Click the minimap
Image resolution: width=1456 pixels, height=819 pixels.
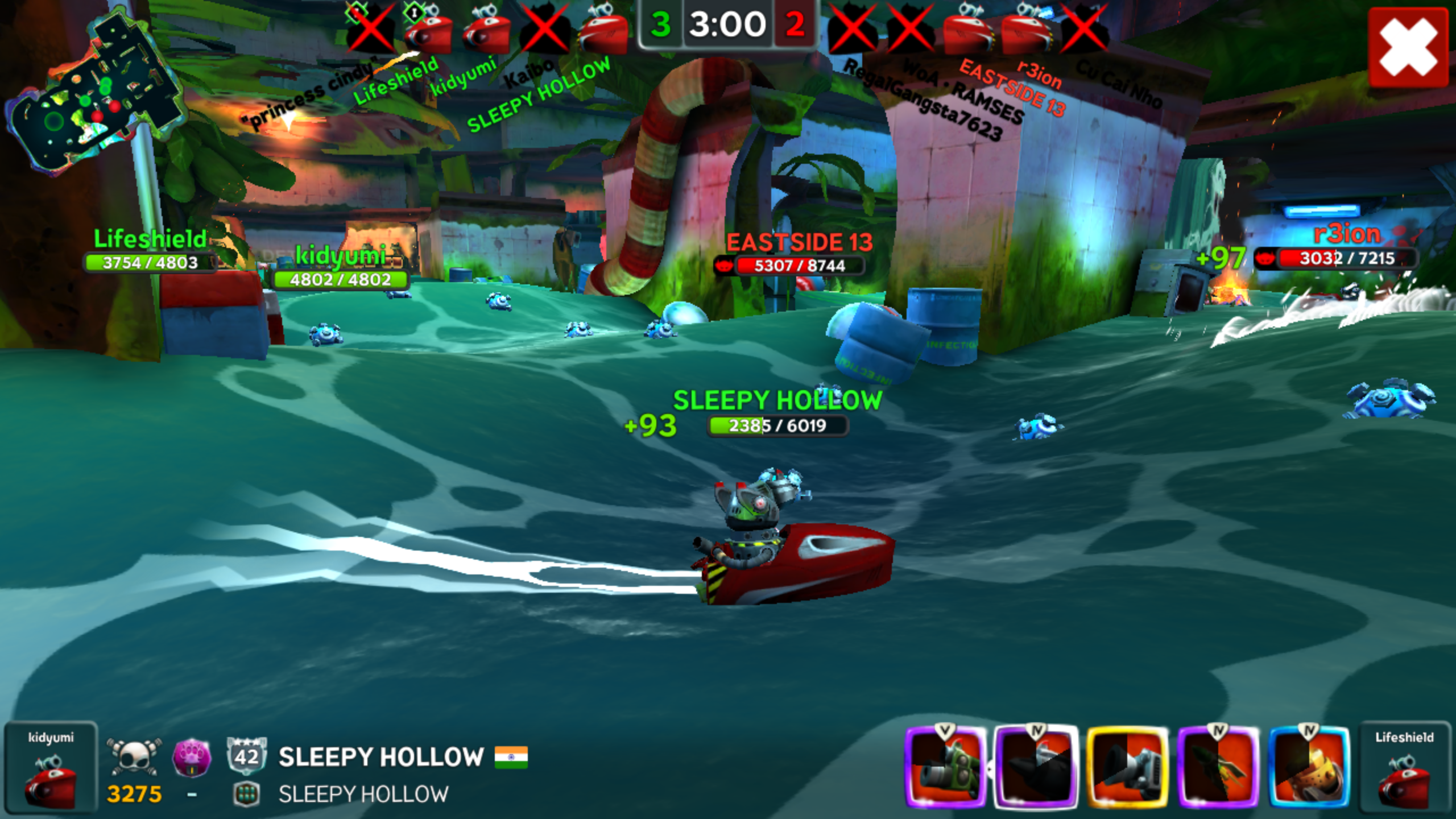[94, 91]
